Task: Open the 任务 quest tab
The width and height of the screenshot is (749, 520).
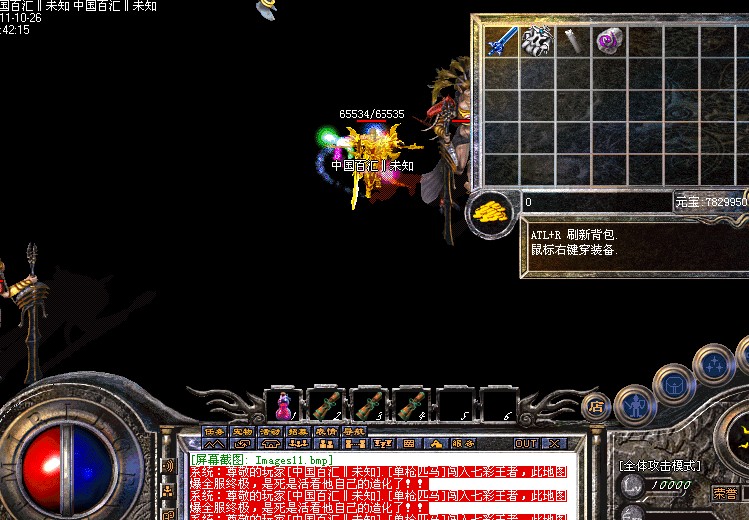Action: pyautogui.click(x=215, y=432)
